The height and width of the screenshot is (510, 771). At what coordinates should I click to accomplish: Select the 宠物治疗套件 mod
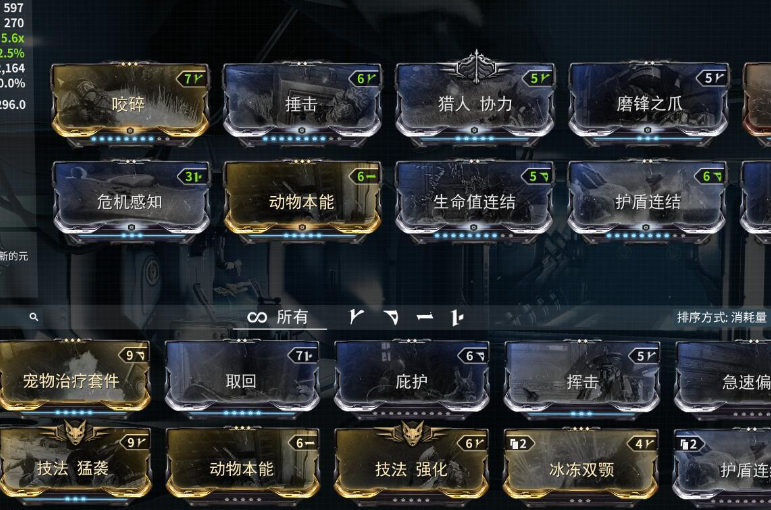(72, 380)
